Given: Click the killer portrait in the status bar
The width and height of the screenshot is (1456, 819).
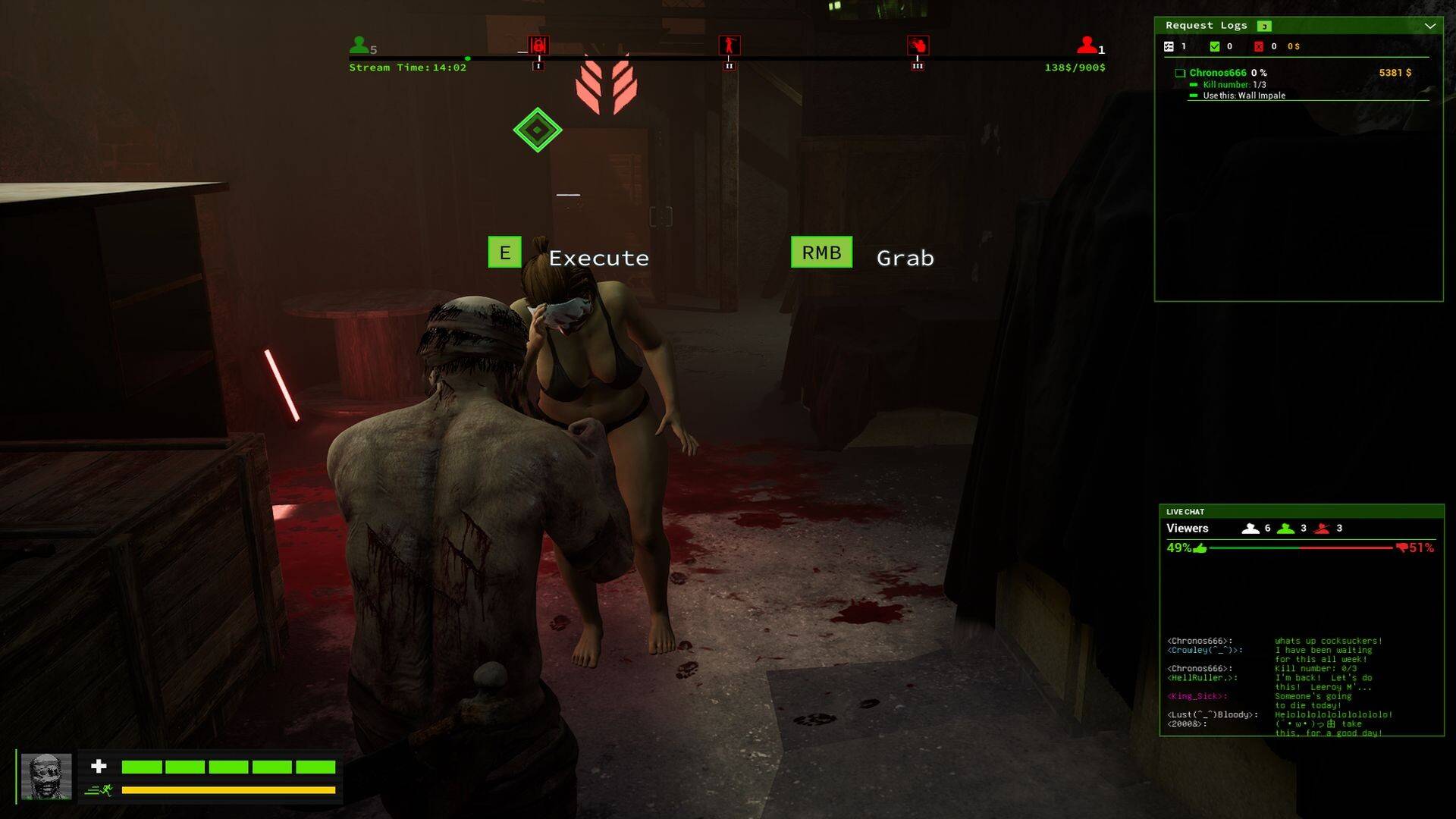Looking at the screenshot, I should tap(46, 776).
